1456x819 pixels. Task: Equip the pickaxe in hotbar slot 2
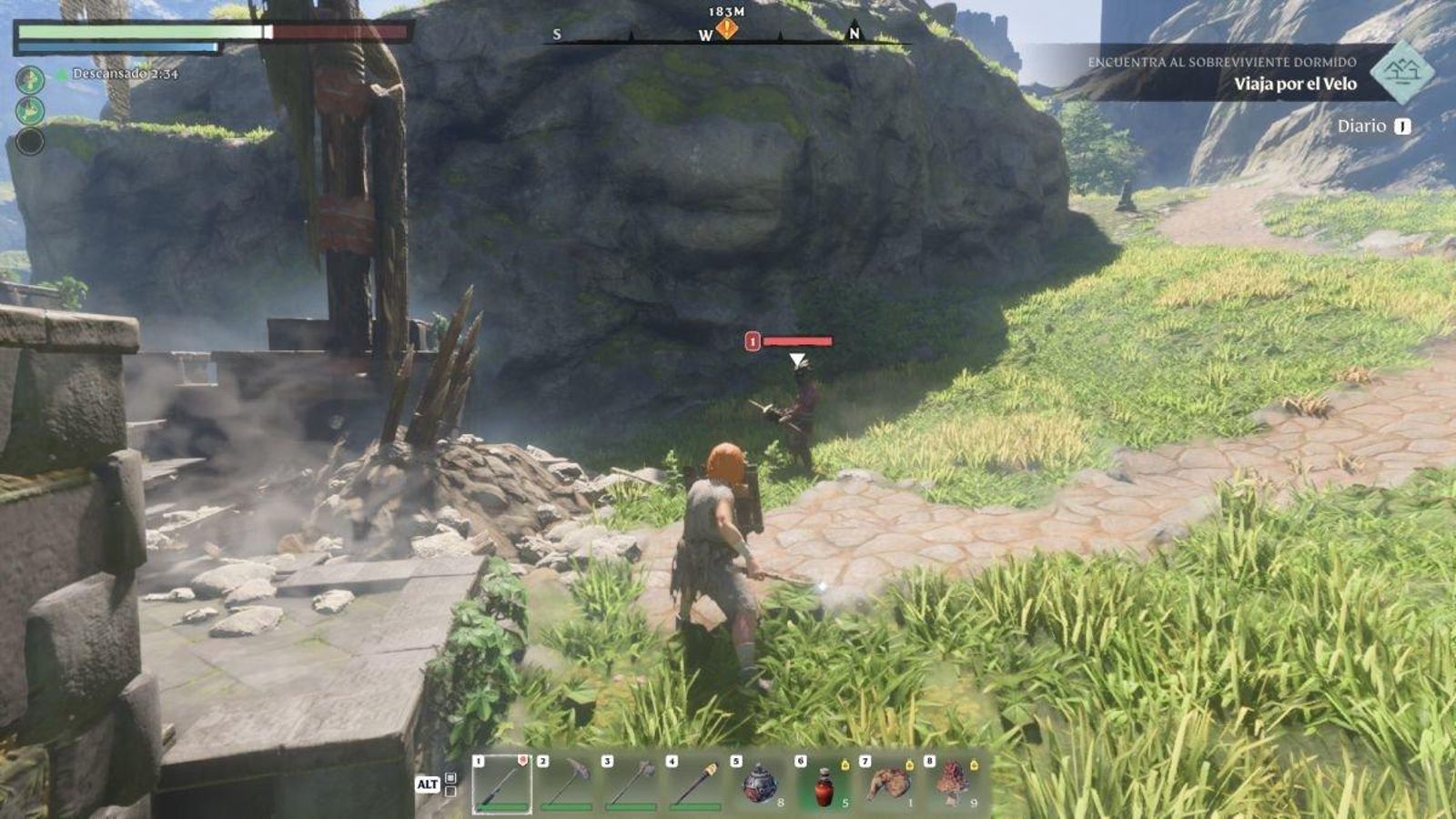566,783
